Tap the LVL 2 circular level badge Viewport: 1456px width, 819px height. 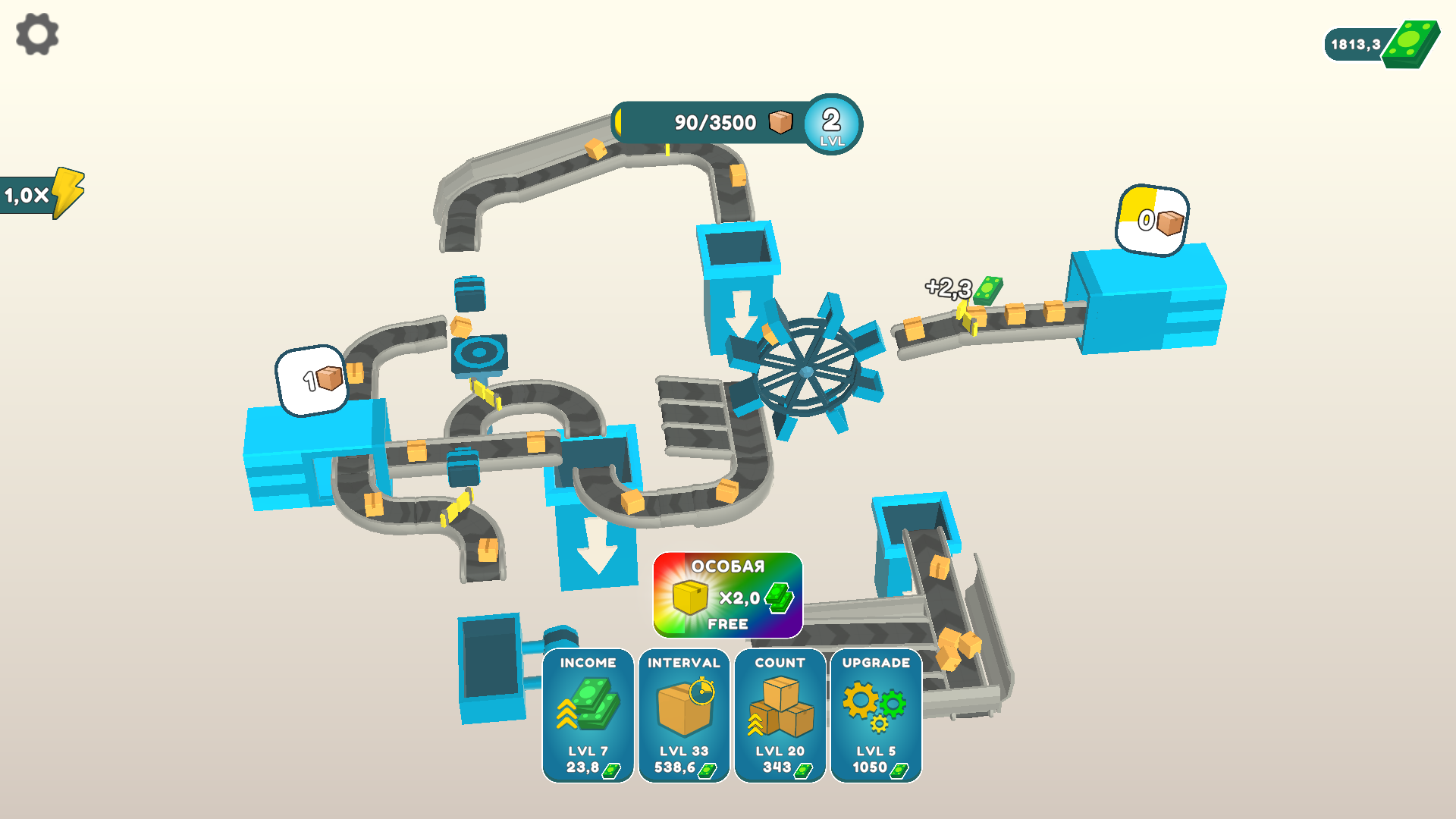pos(832,124)
